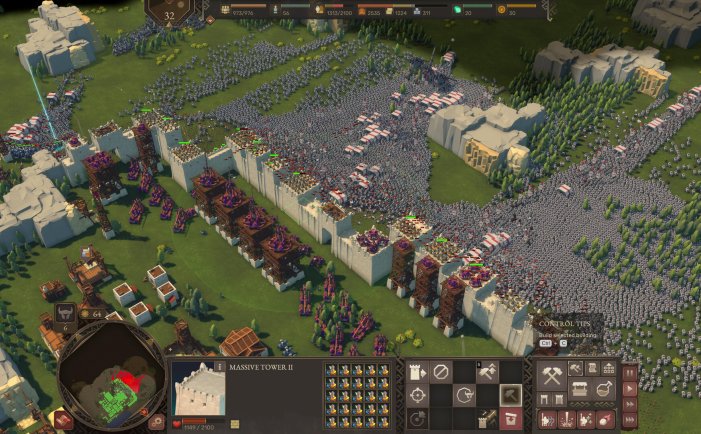Set game speed to fastest

pos(630,417)
